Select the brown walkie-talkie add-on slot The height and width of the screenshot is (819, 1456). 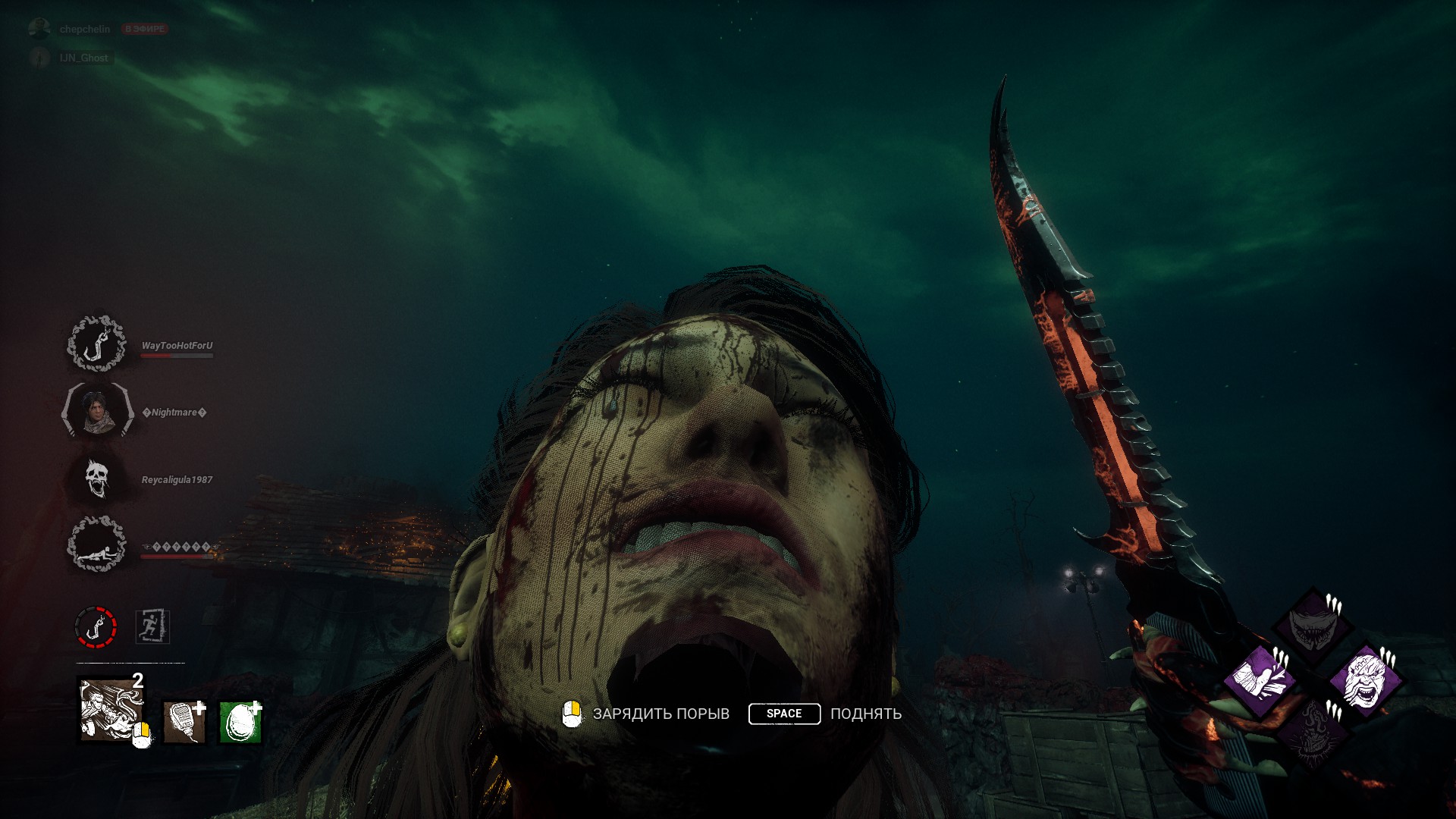tap(184, 721)
